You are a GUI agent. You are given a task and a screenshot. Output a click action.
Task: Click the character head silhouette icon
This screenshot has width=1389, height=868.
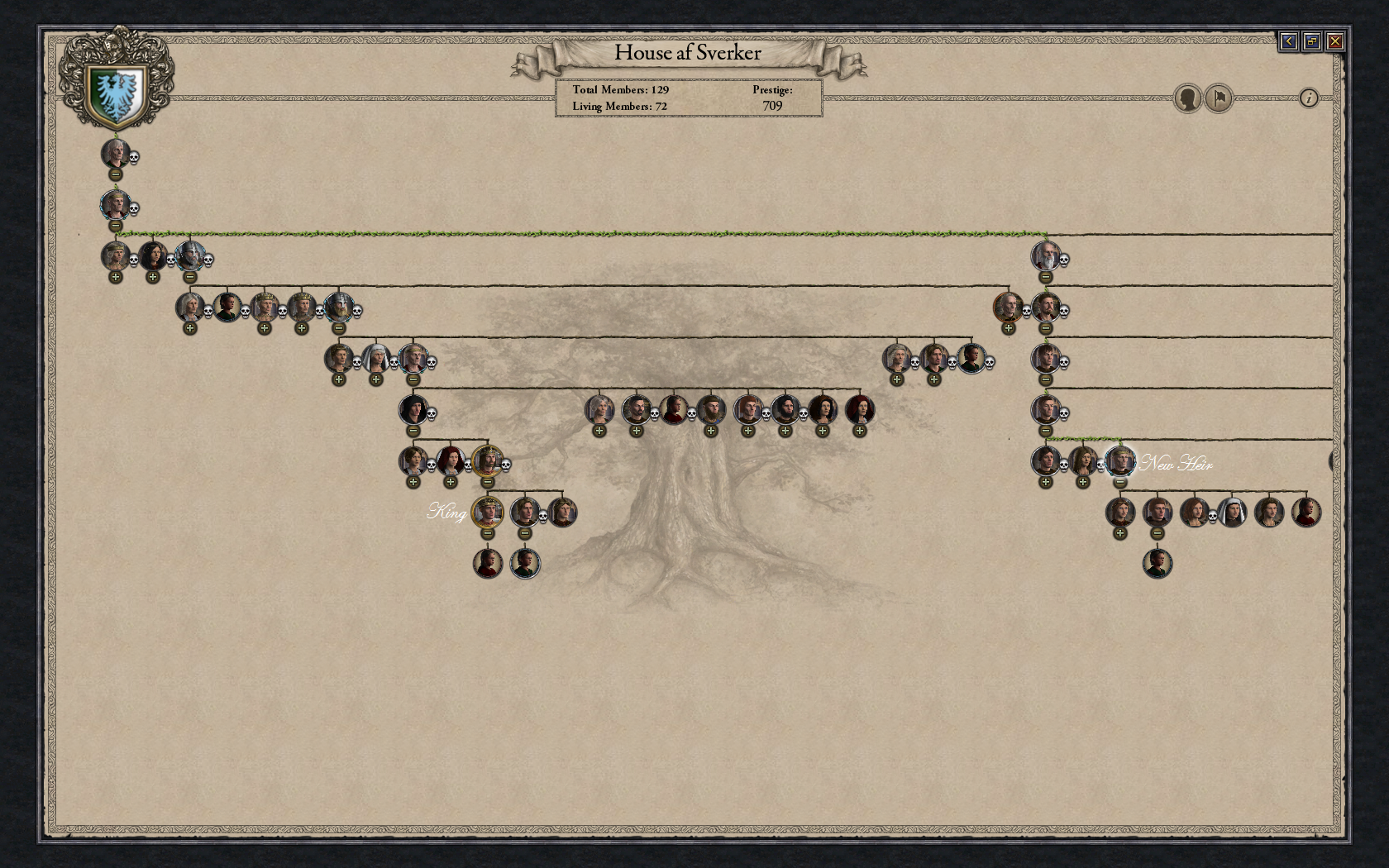click(x=1187, y=98)
